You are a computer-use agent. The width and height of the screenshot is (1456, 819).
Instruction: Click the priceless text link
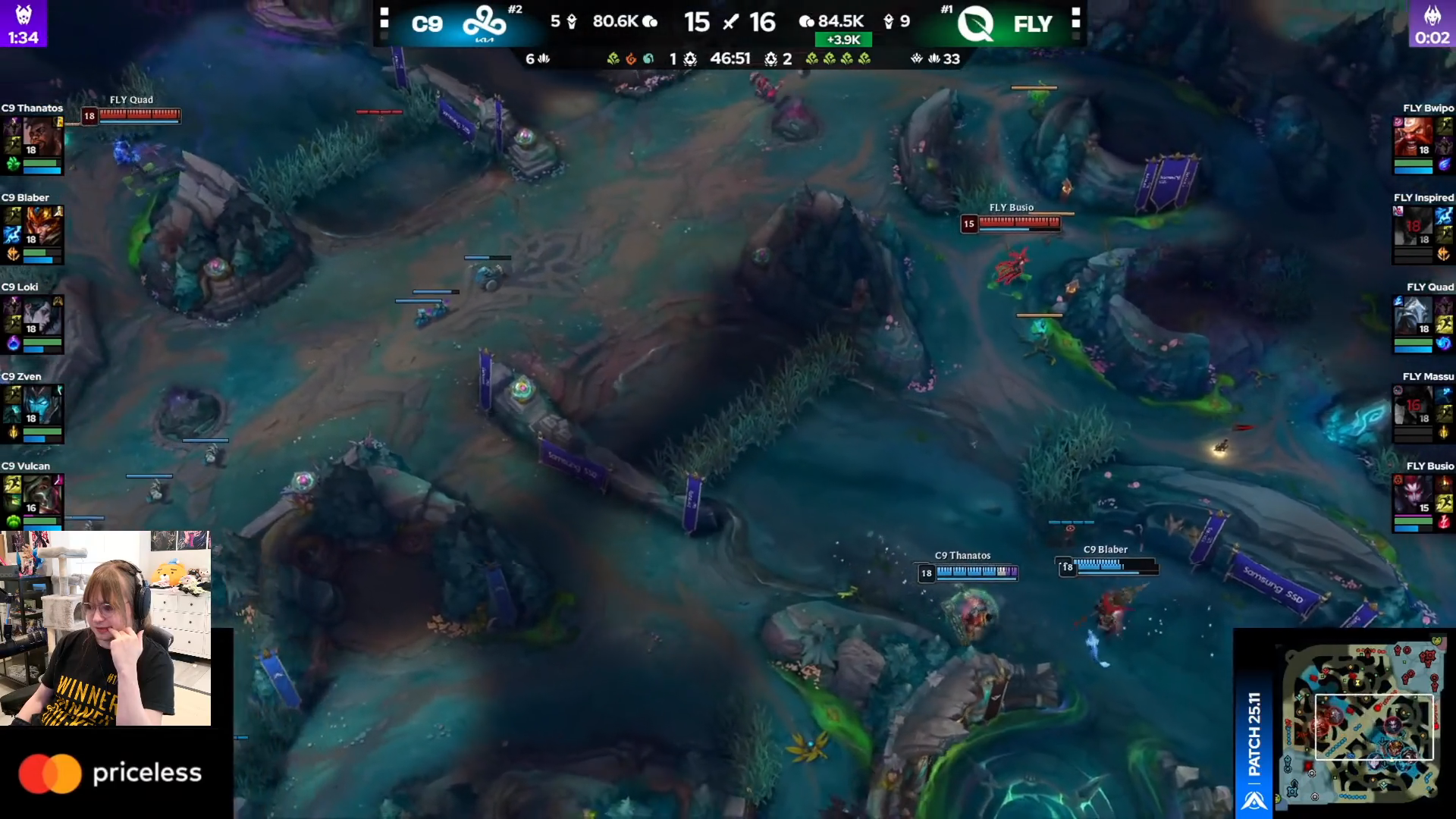click(x=146, y=773)
